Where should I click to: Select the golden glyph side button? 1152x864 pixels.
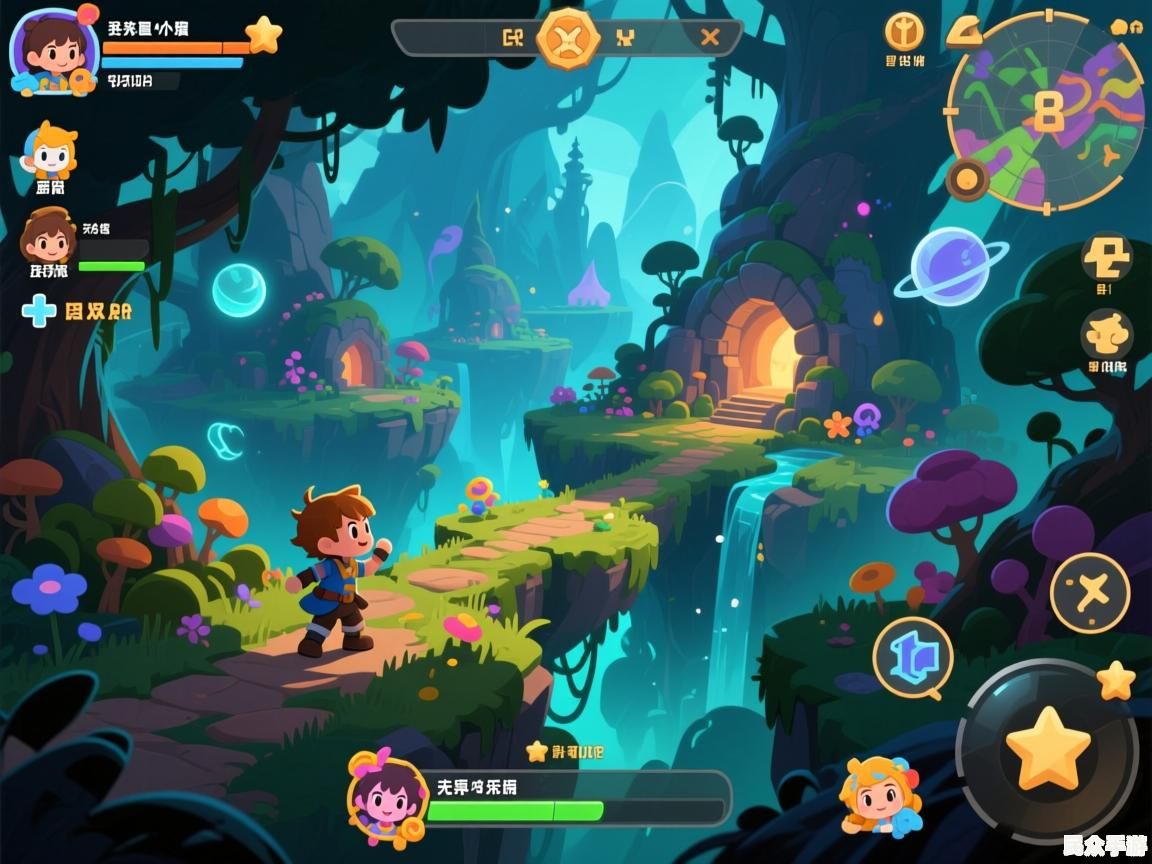(1106, 257)
